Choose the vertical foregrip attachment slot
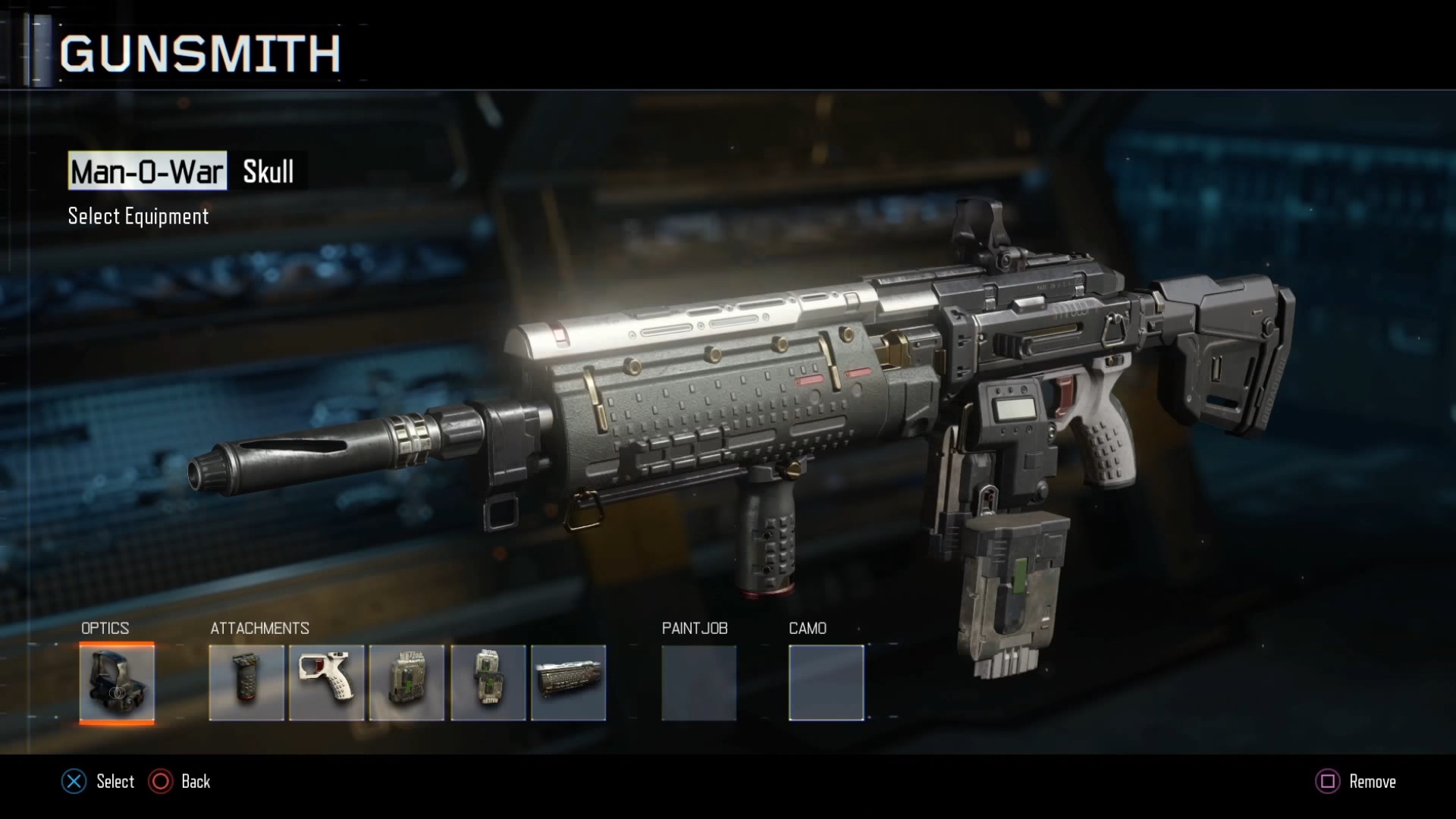 246,682
